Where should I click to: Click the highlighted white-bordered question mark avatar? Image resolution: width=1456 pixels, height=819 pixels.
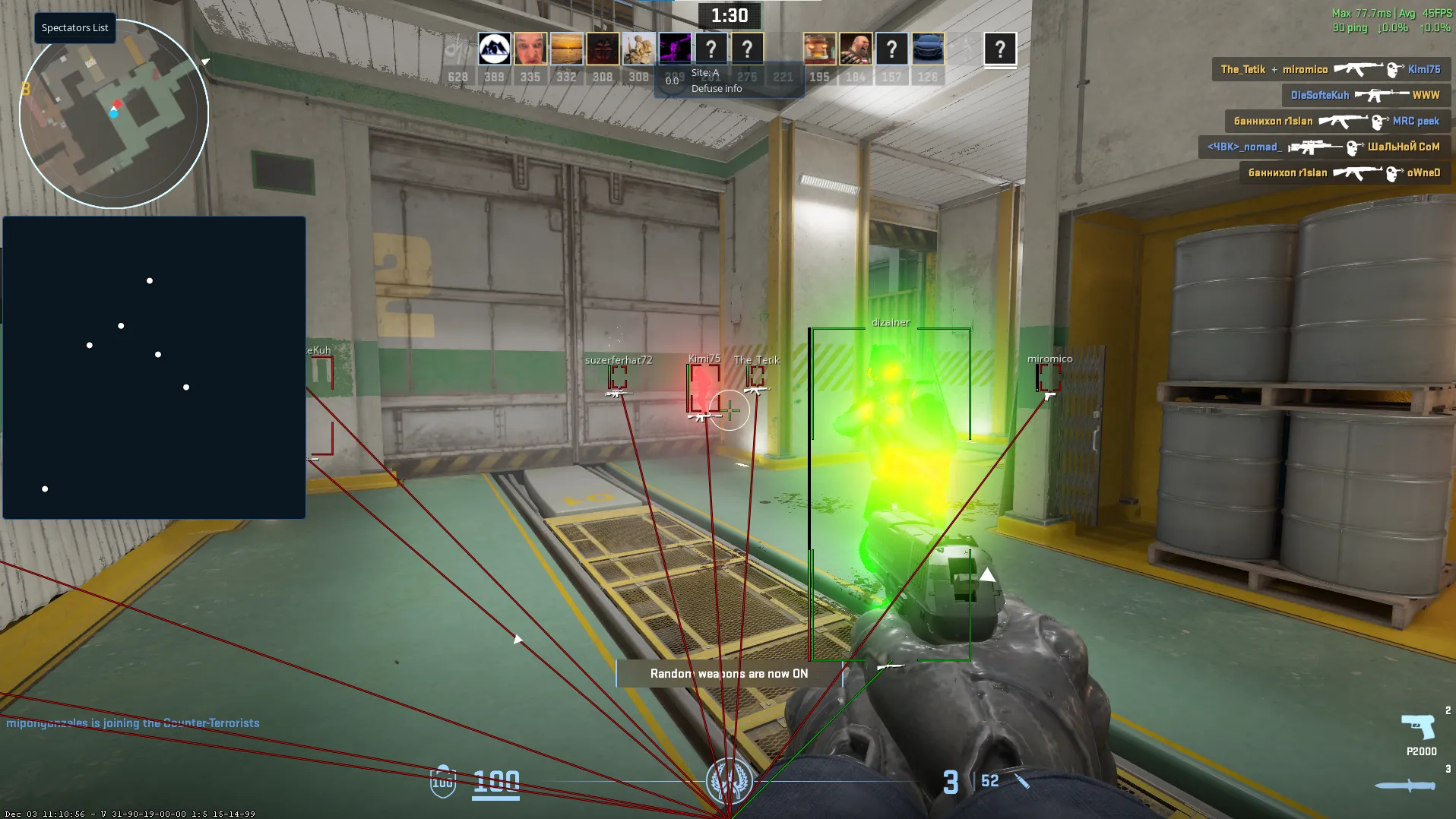click(x=1000, y=49)
